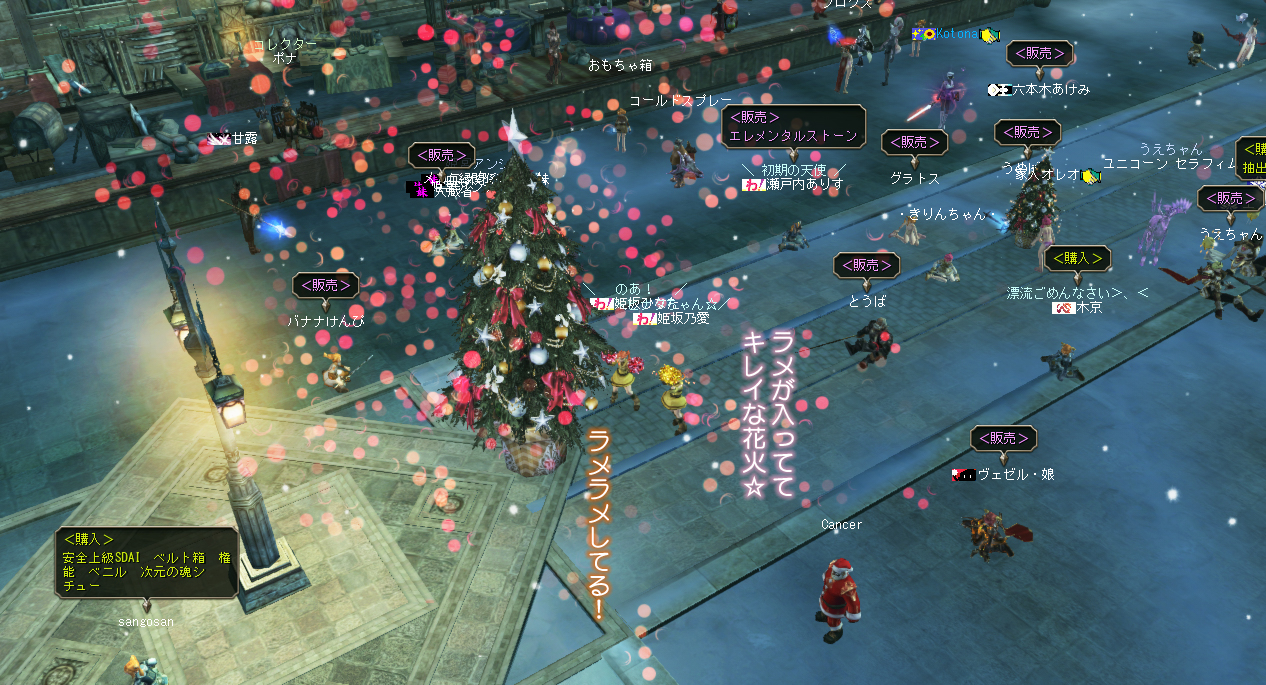Image resolution: width=1266 pixels, height=685 pixels.
Task: Open the 販売 sign above ヴェゼル・娘
Action: pyautogui.click(x=1003, y=438)
